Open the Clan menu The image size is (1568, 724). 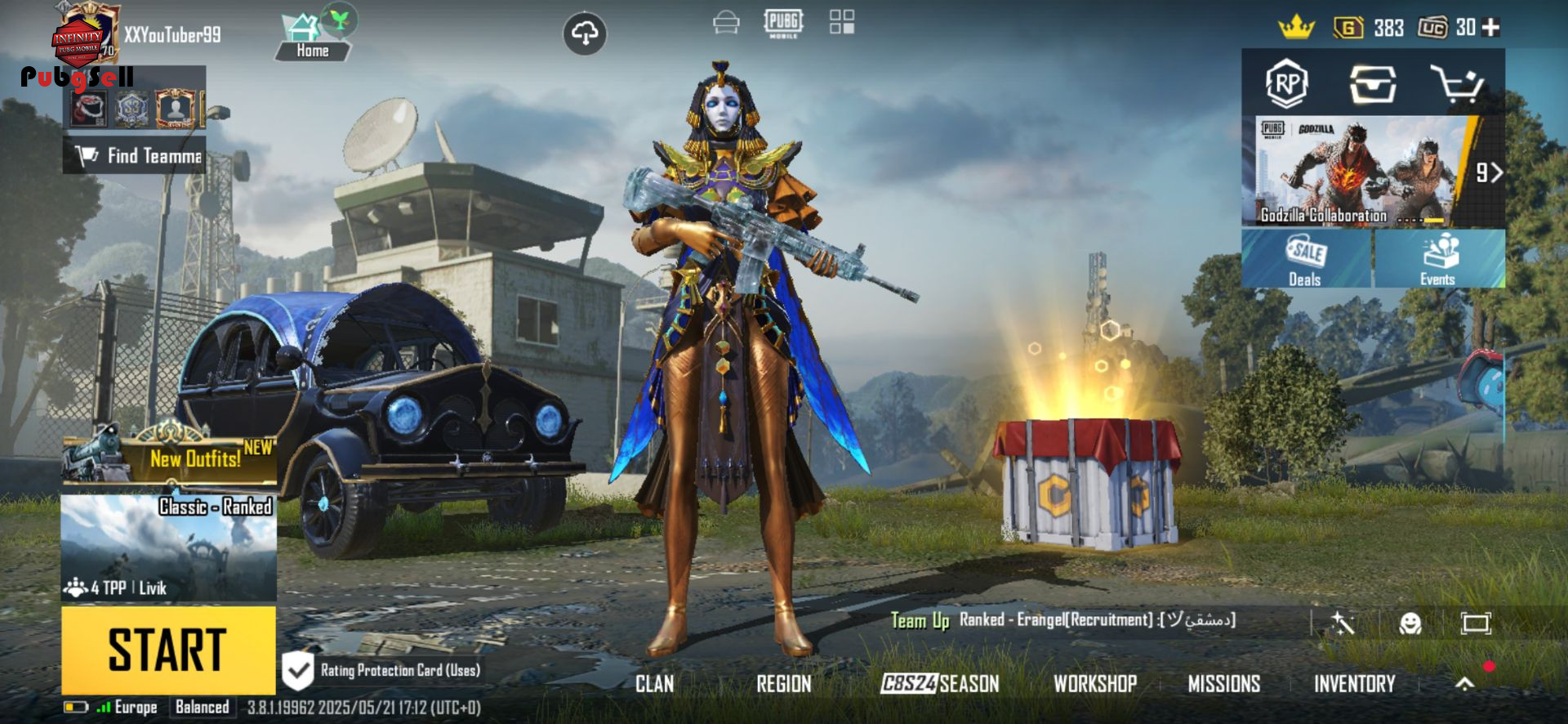(x=655, y=683)
